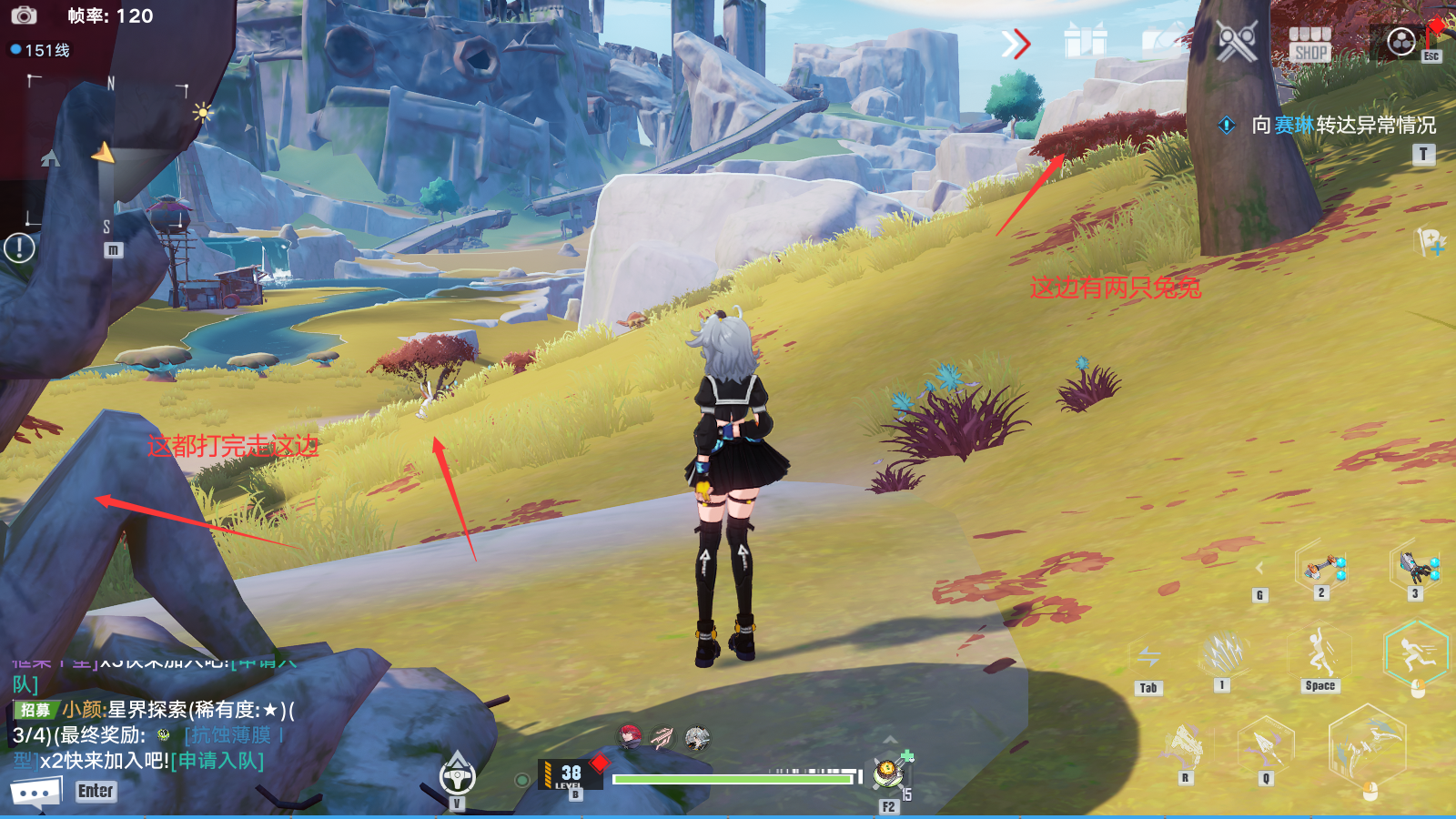Viewport: 1456px width, 819px height.
Task: Use the food item quick slot
Action: (887, 773)
